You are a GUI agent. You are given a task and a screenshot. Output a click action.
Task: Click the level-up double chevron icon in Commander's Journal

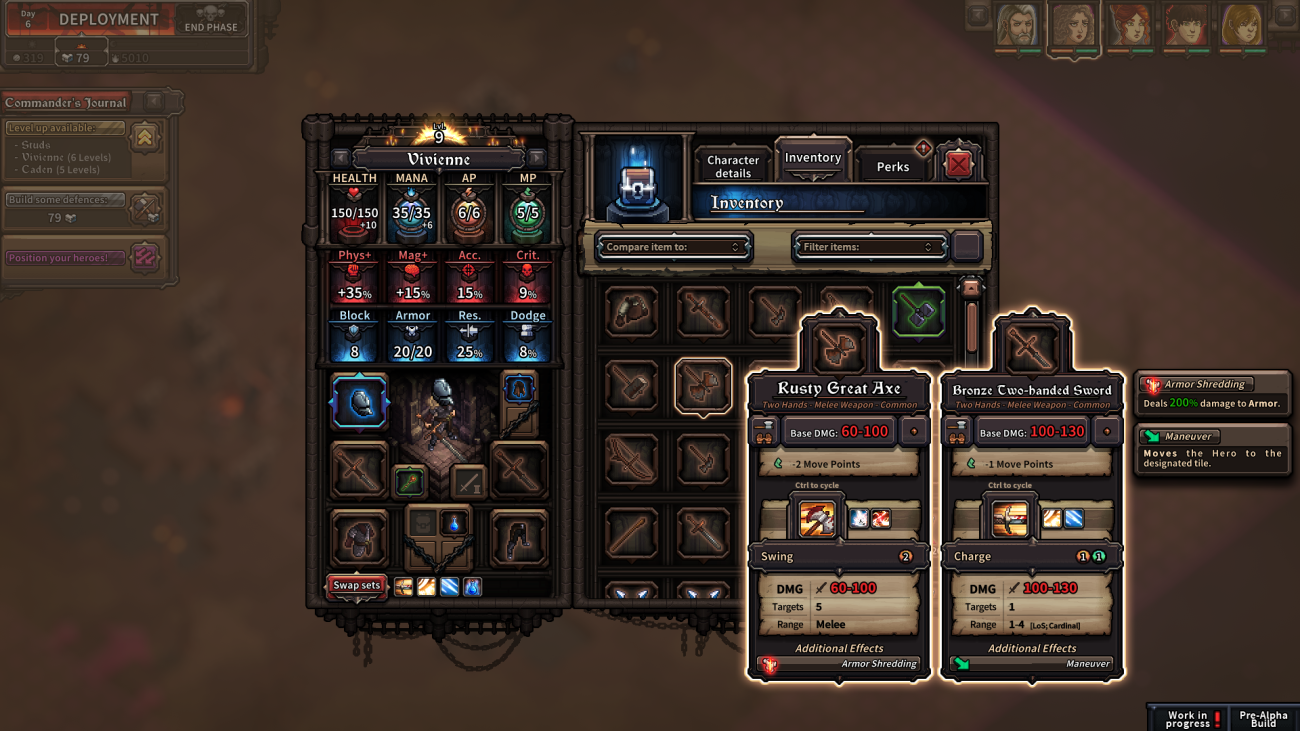(144, 139)
